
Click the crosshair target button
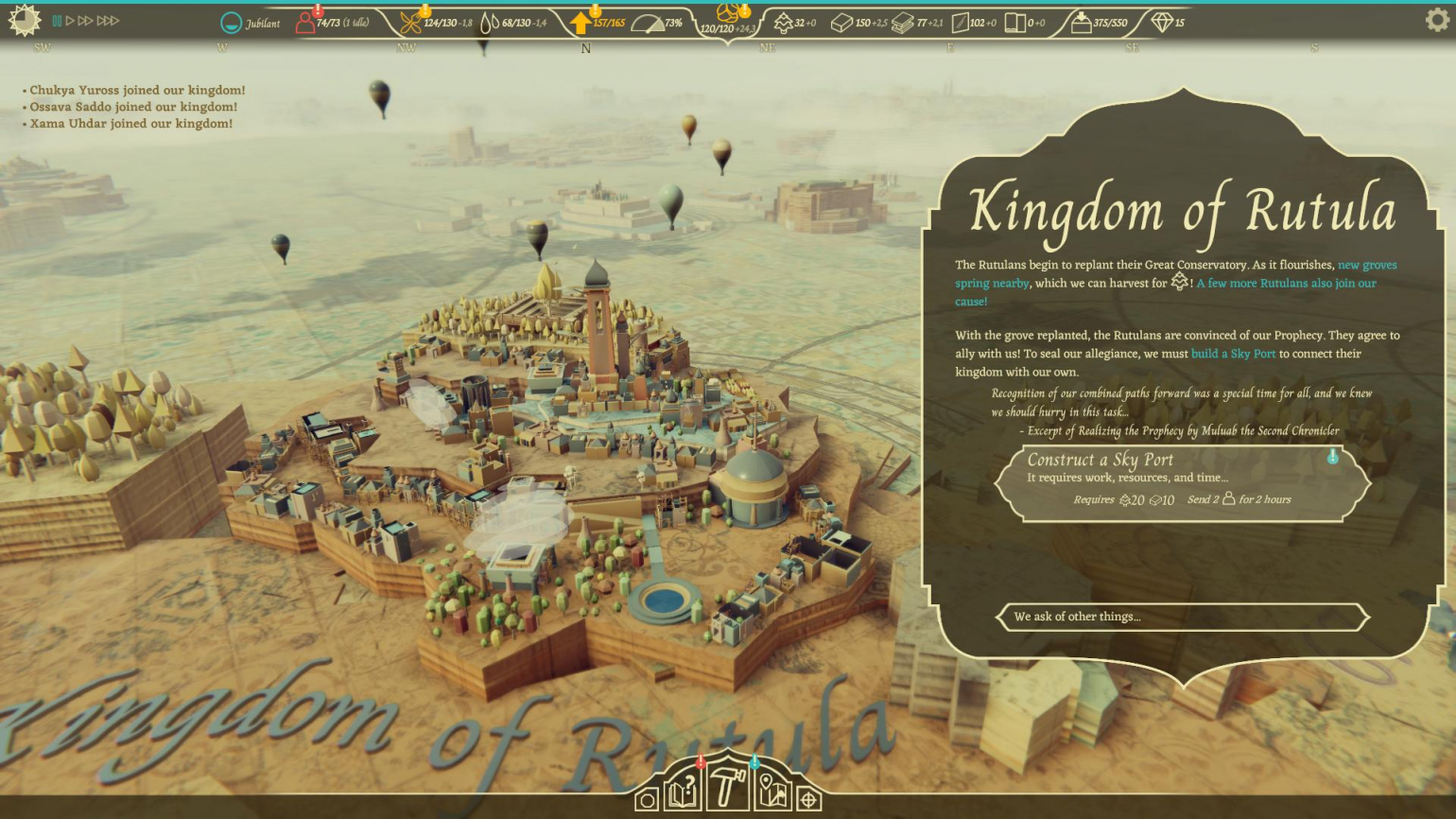[x=808, y=800]
